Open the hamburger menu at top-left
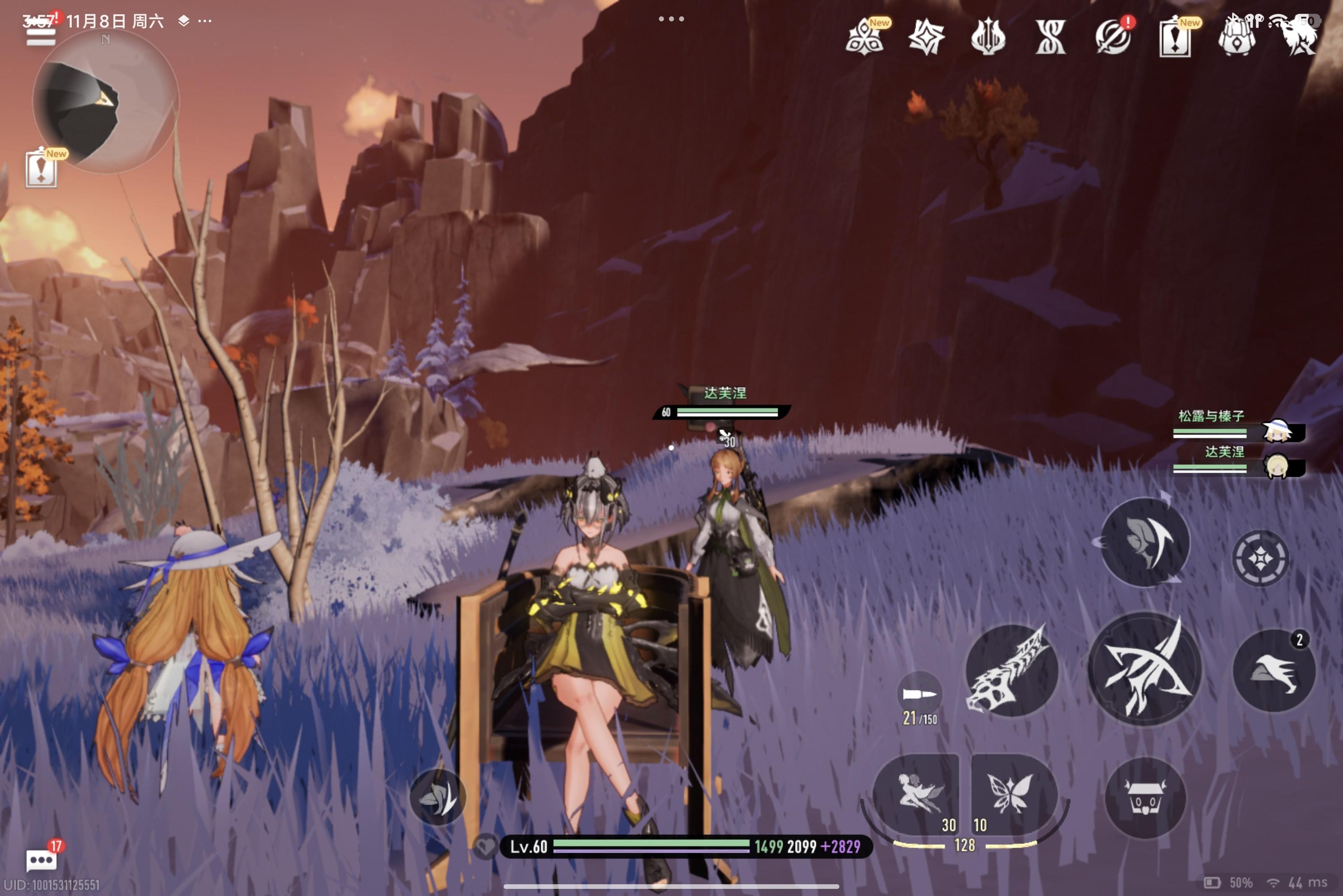 [x=41, y=34]
